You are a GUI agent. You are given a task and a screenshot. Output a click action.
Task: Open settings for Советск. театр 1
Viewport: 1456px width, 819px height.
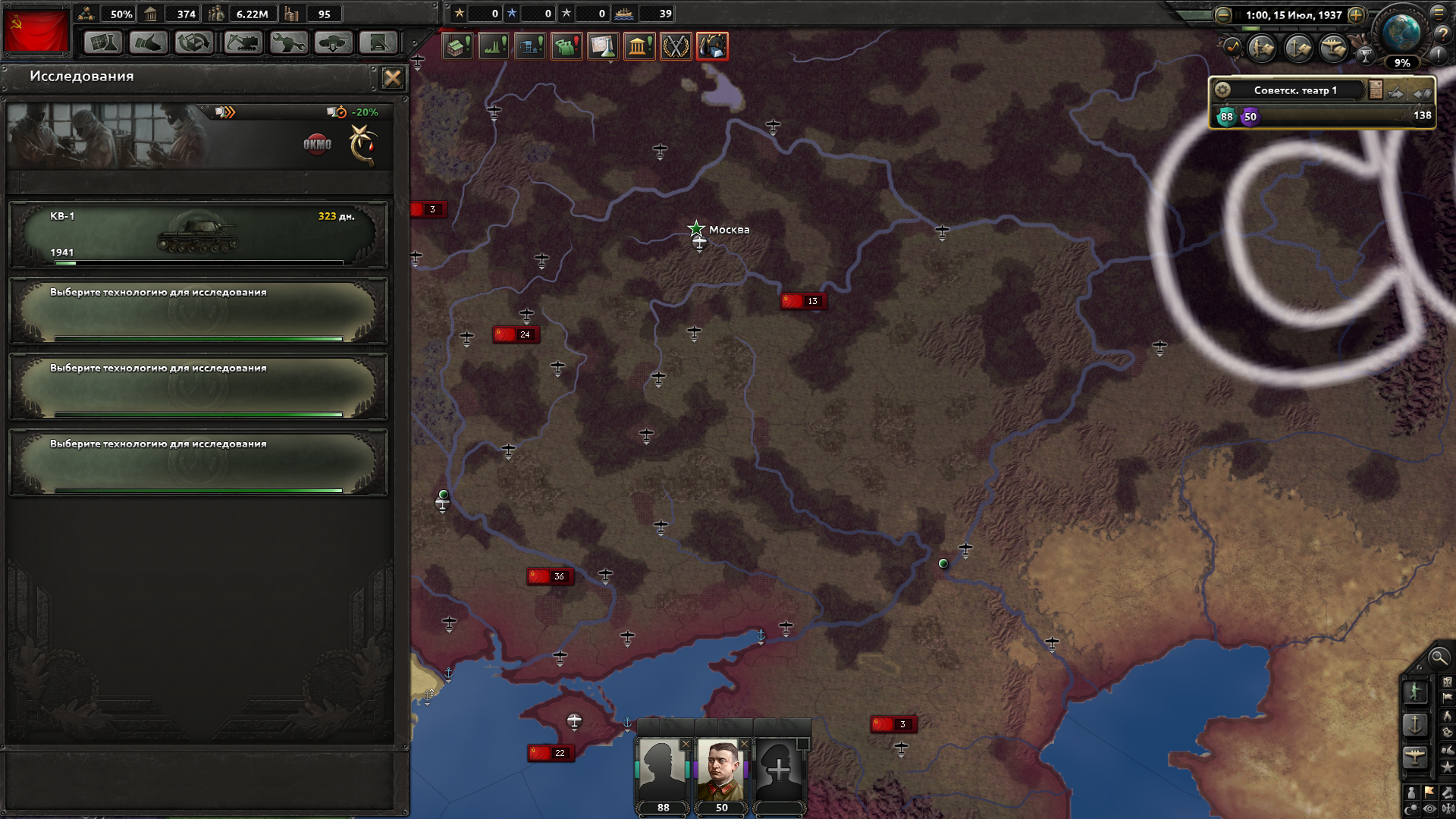pyautogui.click(x=1224, y=89)
